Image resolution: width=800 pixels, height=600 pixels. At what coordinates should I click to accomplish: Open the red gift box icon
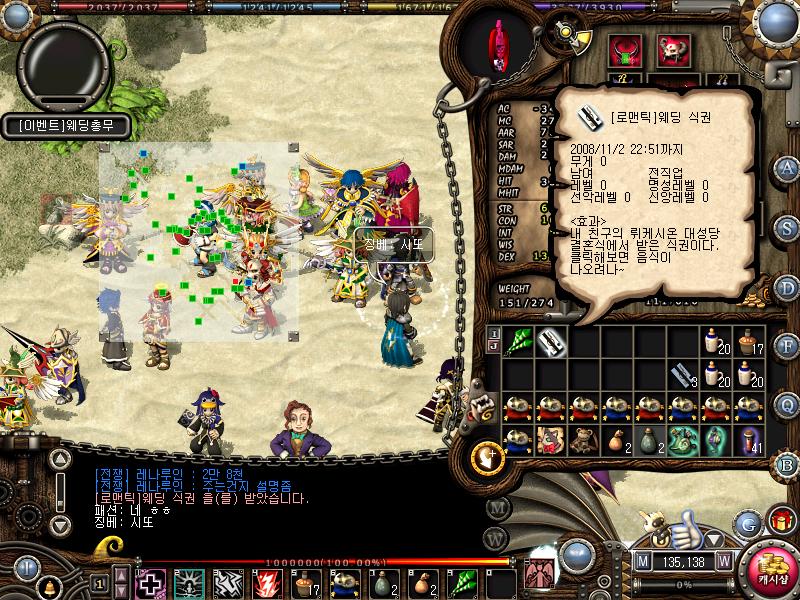pyautogui.click(x=779, y=521)
